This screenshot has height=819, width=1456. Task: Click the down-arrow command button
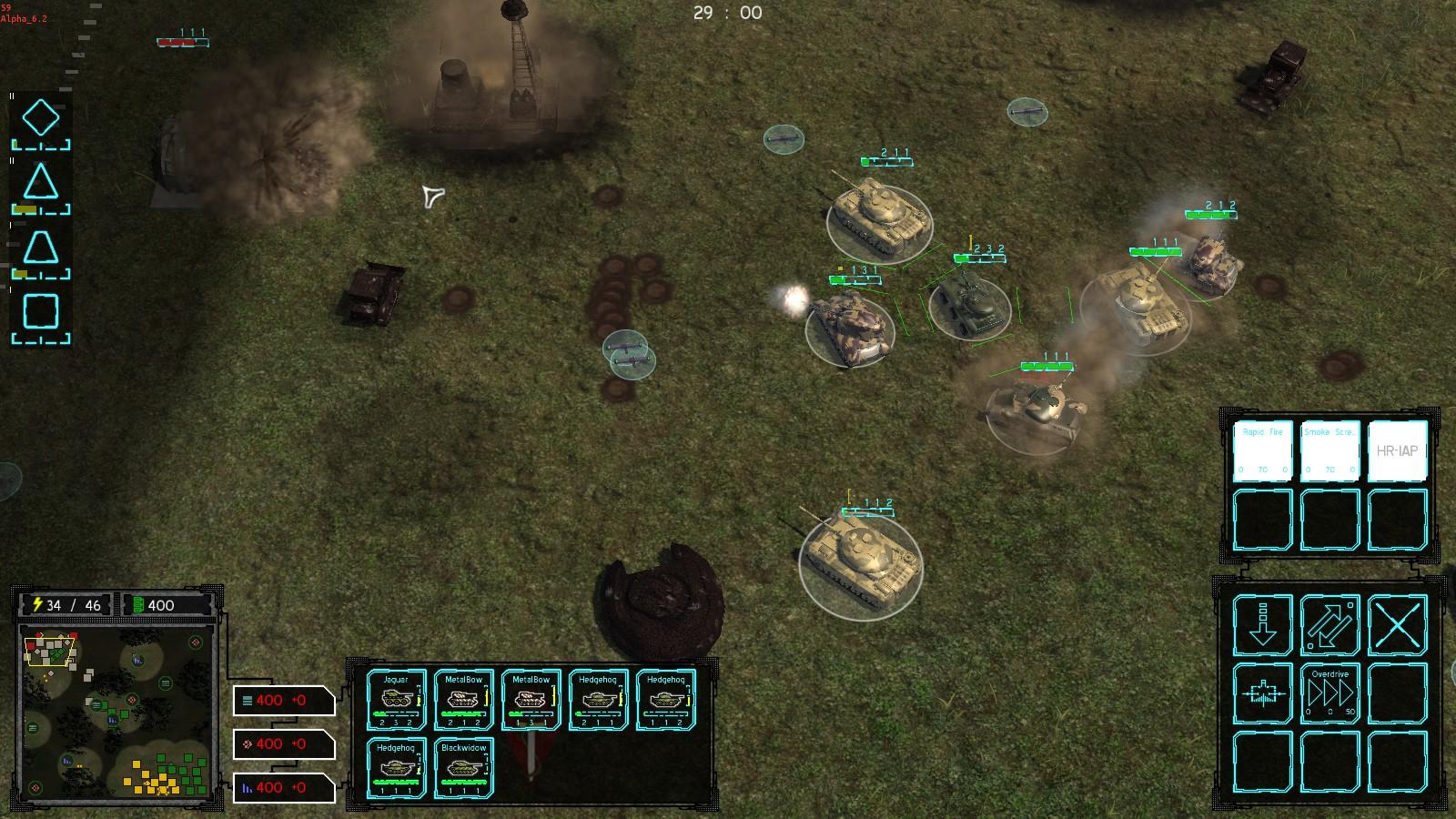coord(1262,625)
